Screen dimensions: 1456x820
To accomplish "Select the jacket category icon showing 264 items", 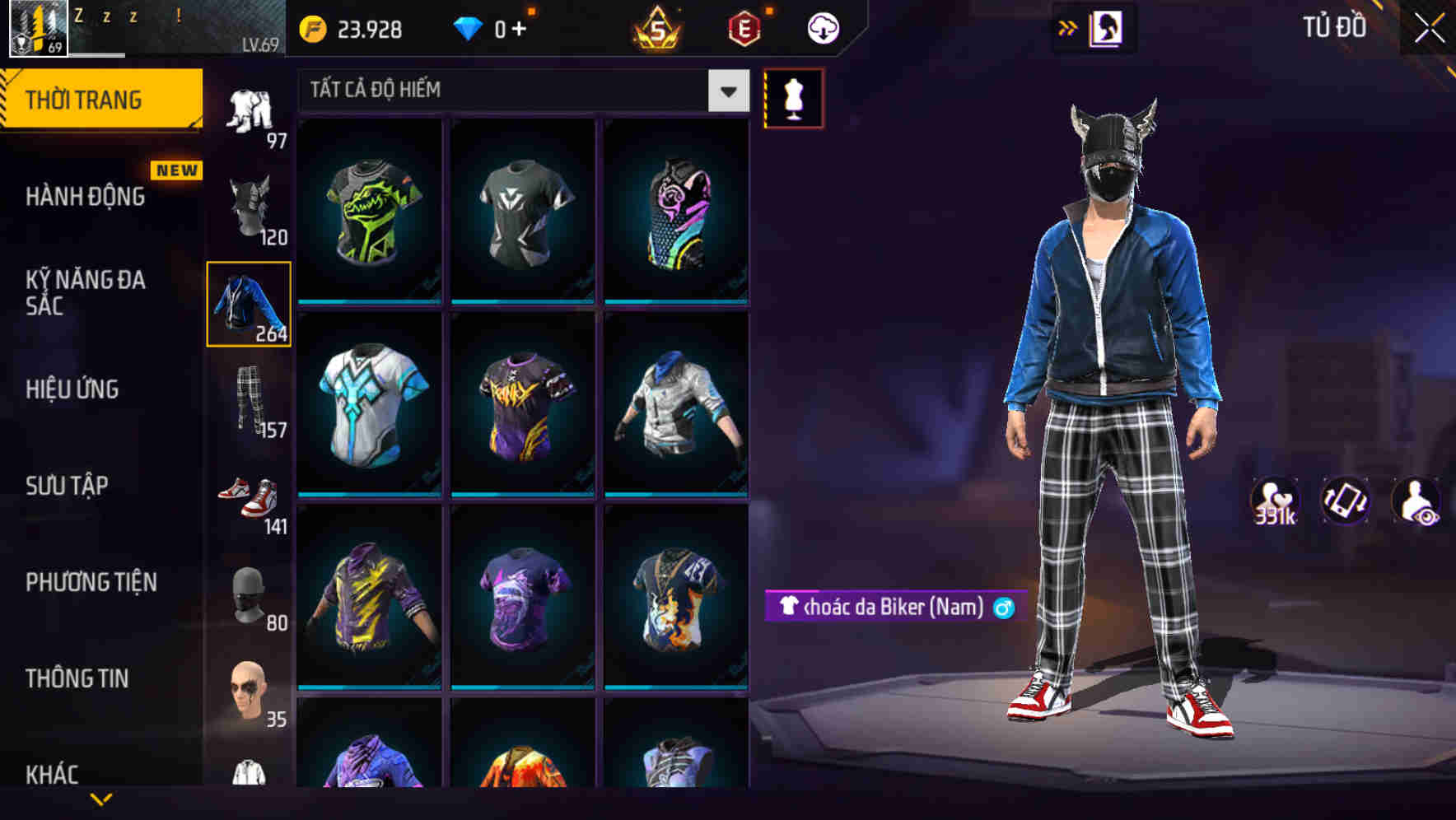I will tap(250, 305).
